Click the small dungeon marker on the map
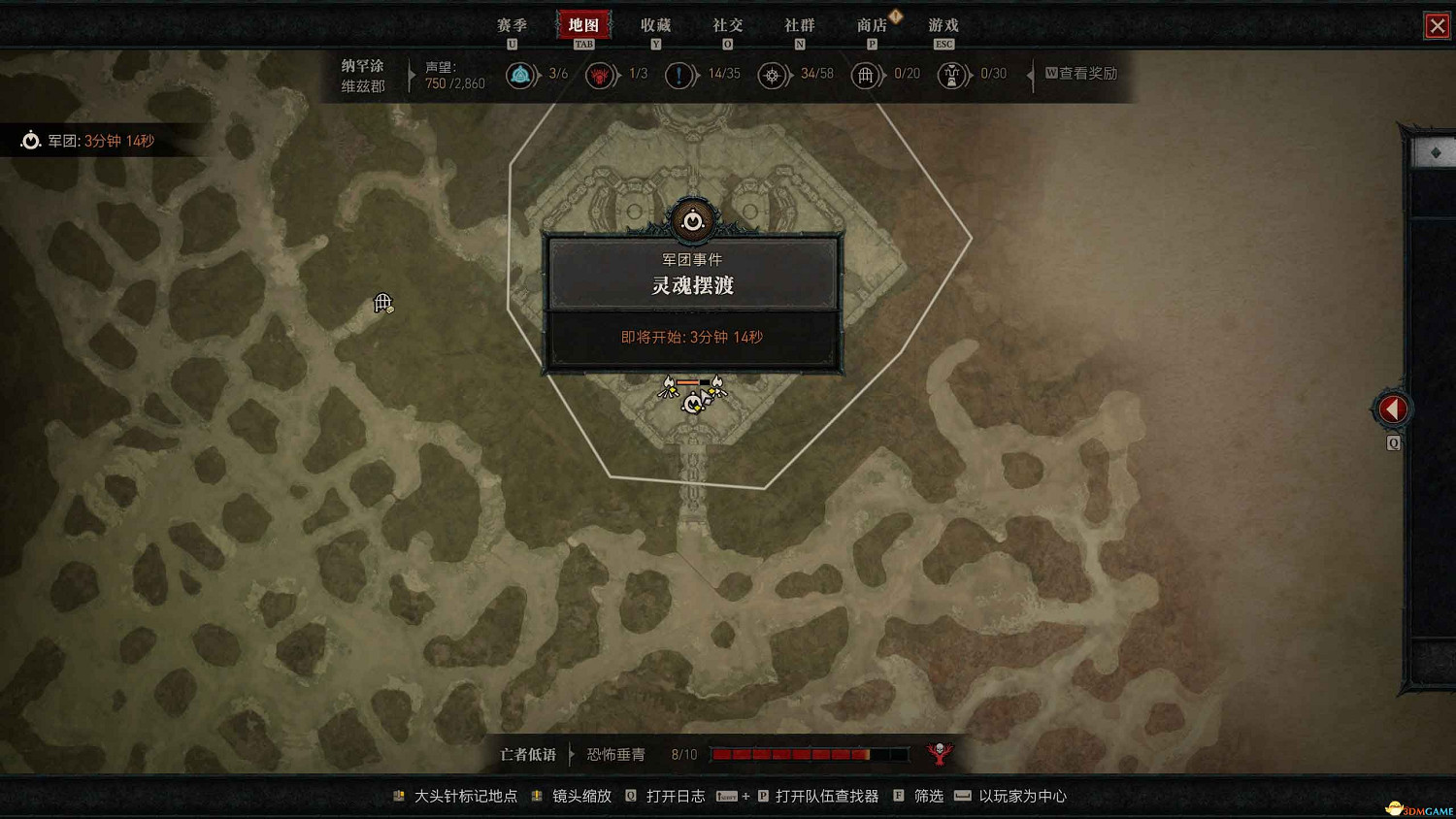The width and height of the screenshot is (1456, 819). (382, 304)
